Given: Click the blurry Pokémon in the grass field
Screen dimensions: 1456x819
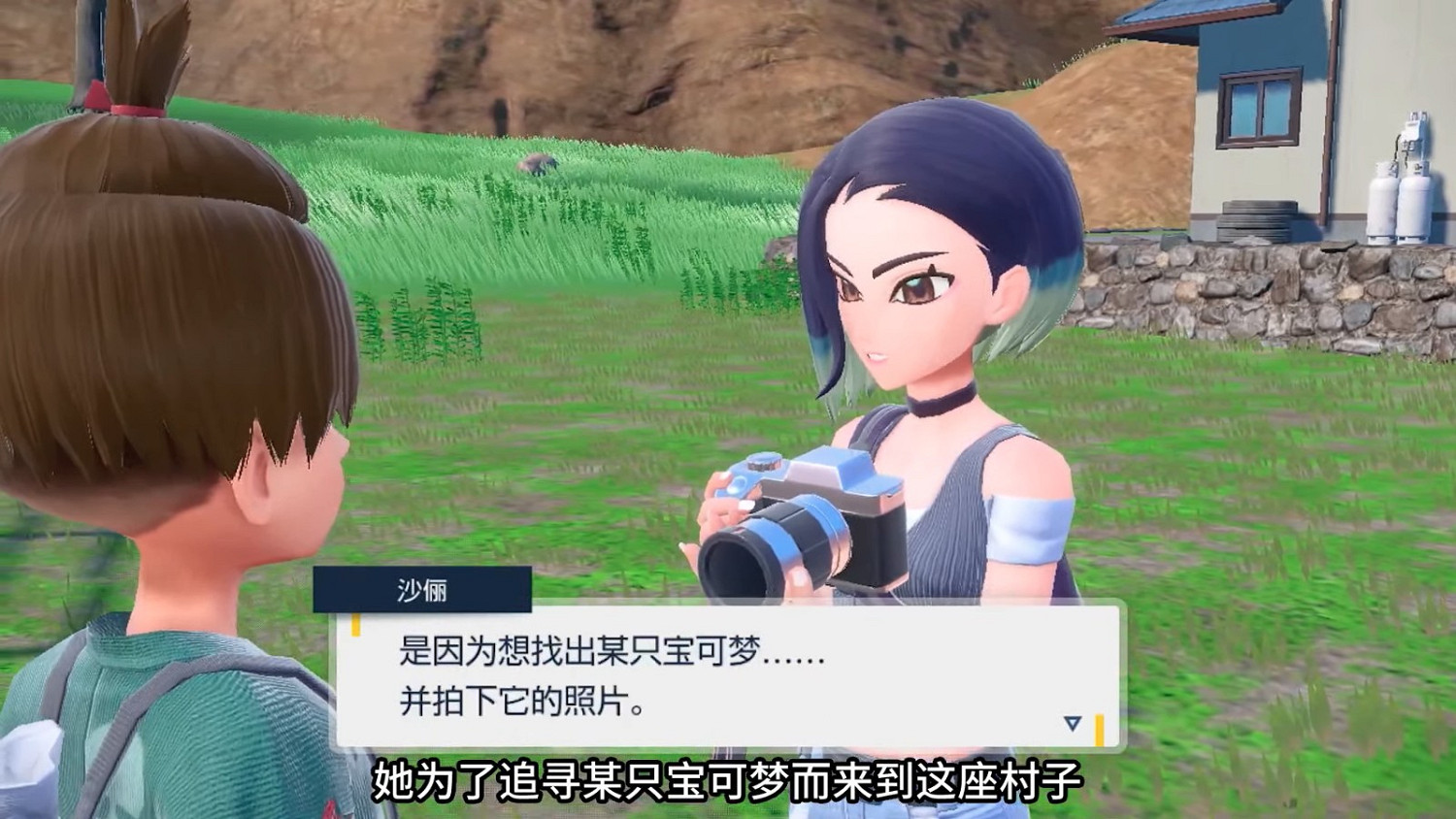Looking at the screenshot, I should 537,167.
